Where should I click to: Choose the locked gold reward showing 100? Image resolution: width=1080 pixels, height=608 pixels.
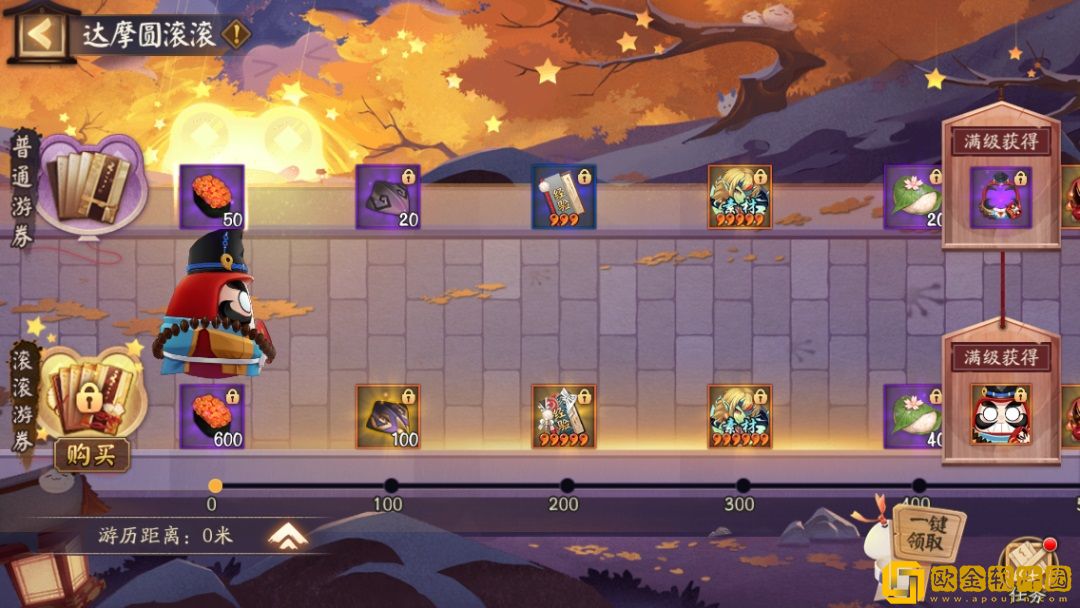click(388, 416)
